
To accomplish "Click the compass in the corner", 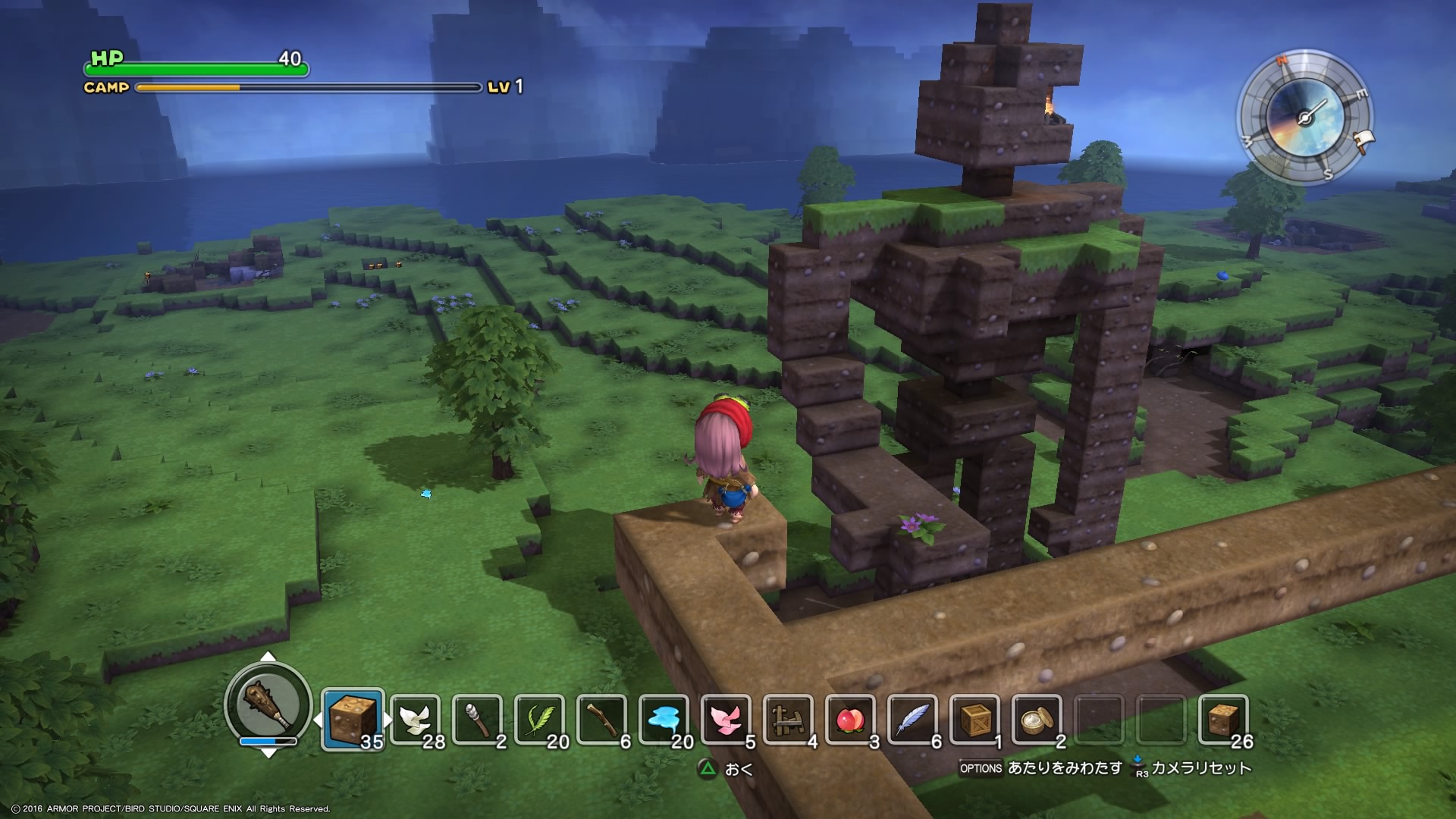I will 1304,118.
